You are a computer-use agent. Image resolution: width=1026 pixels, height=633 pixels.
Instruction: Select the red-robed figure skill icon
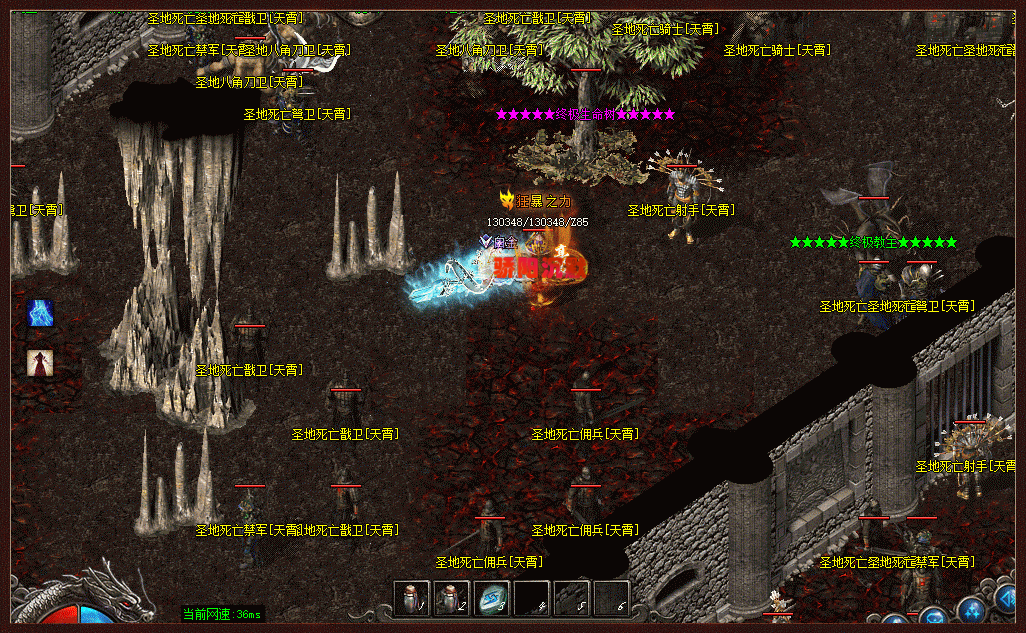point(41,363)
